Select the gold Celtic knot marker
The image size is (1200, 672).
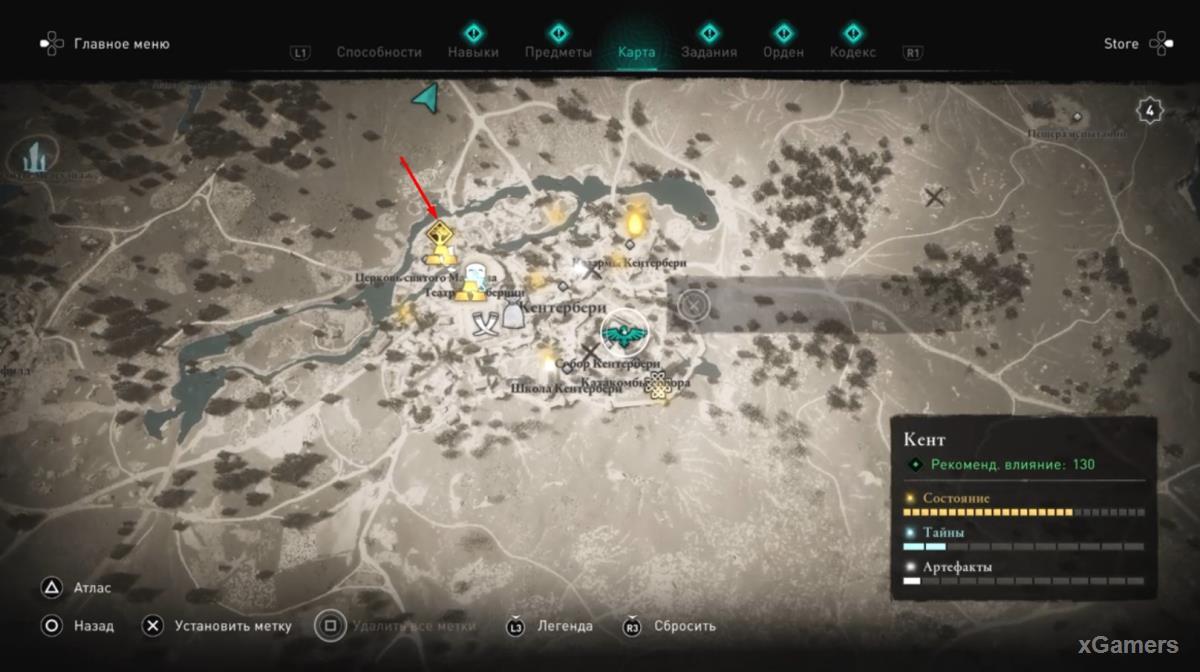(x=656, y=383)
